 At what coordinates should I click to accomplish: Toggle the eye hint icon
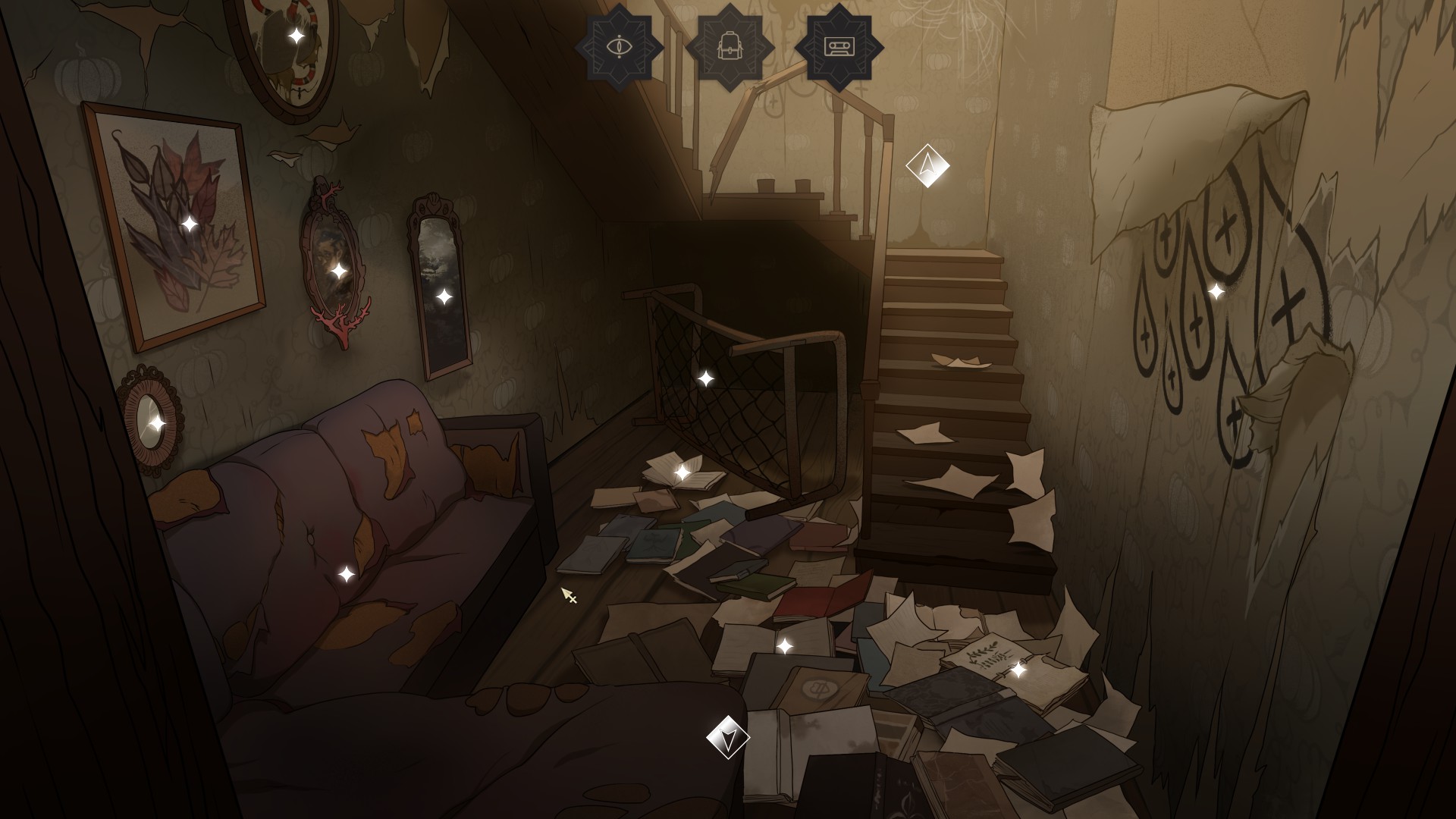619,47
